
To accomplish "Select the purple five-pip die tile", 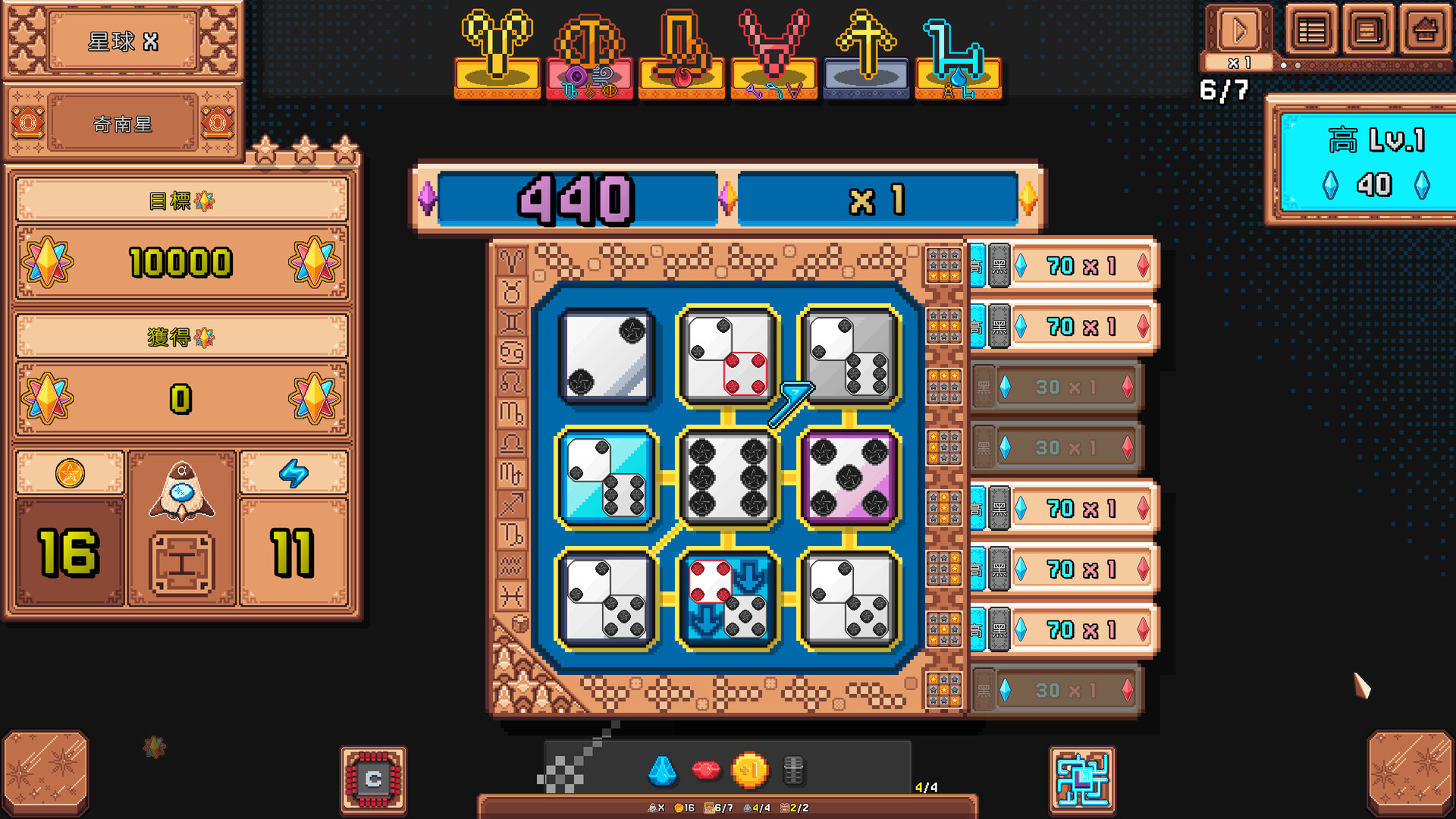I will (x=849, y=478).
